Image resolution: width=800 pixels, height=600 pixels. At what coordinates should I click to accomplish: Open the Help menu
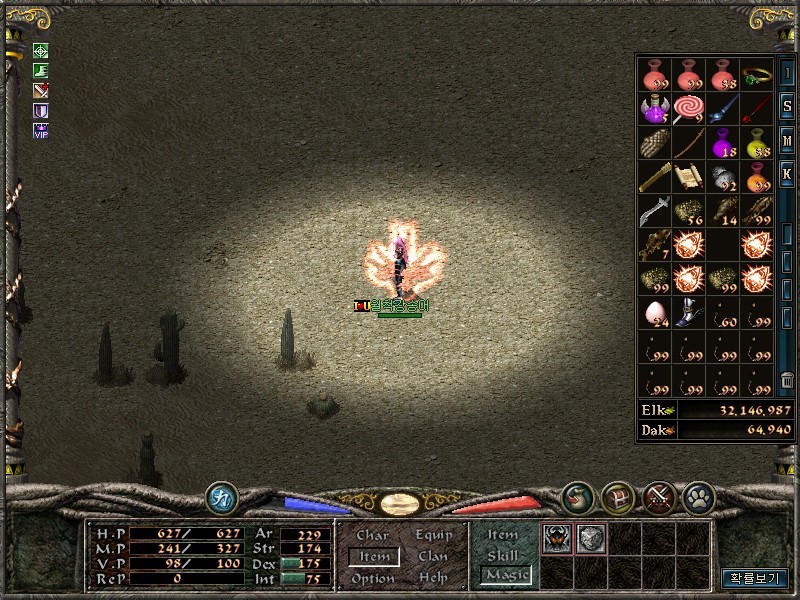click(433, 578)
